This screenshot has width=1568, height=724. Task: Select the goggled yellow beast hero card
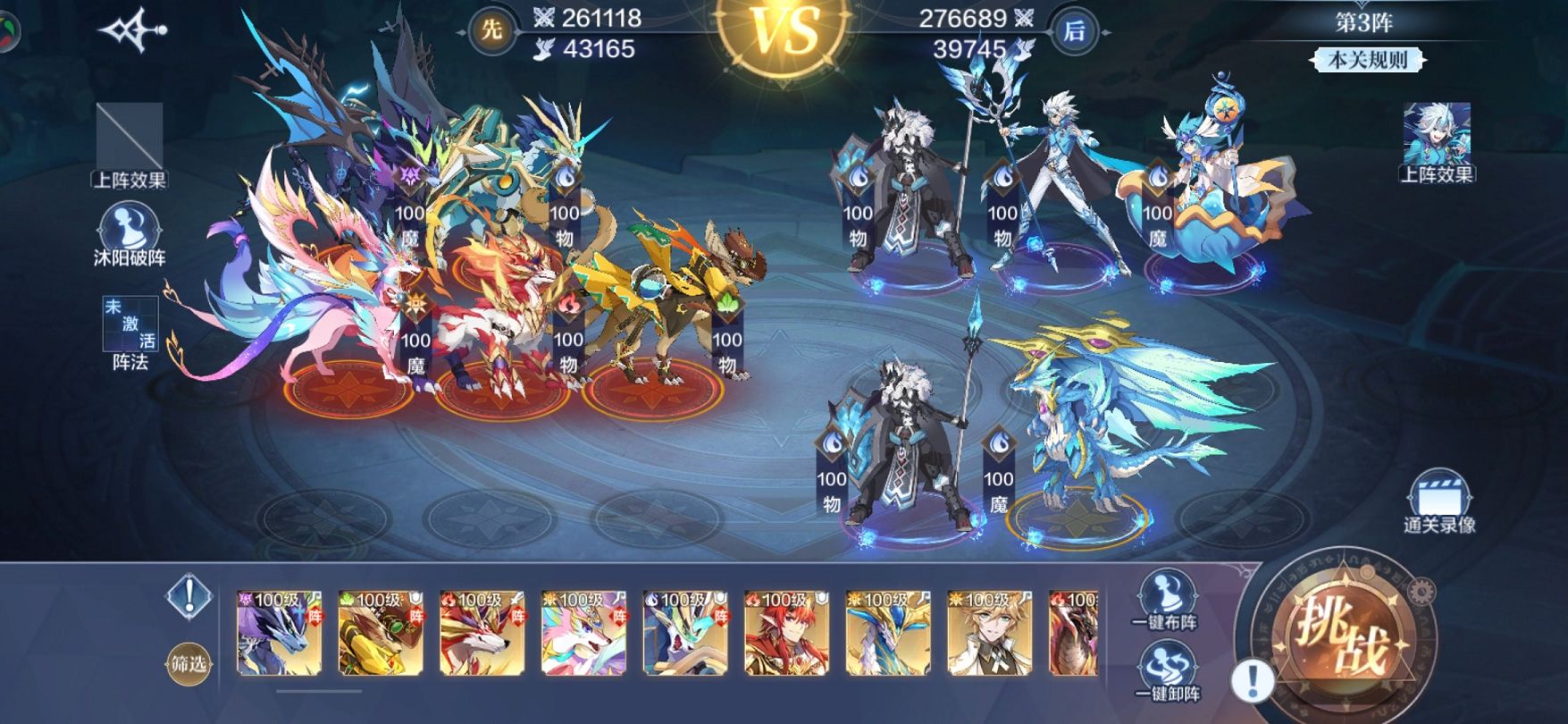coord(381,633)
